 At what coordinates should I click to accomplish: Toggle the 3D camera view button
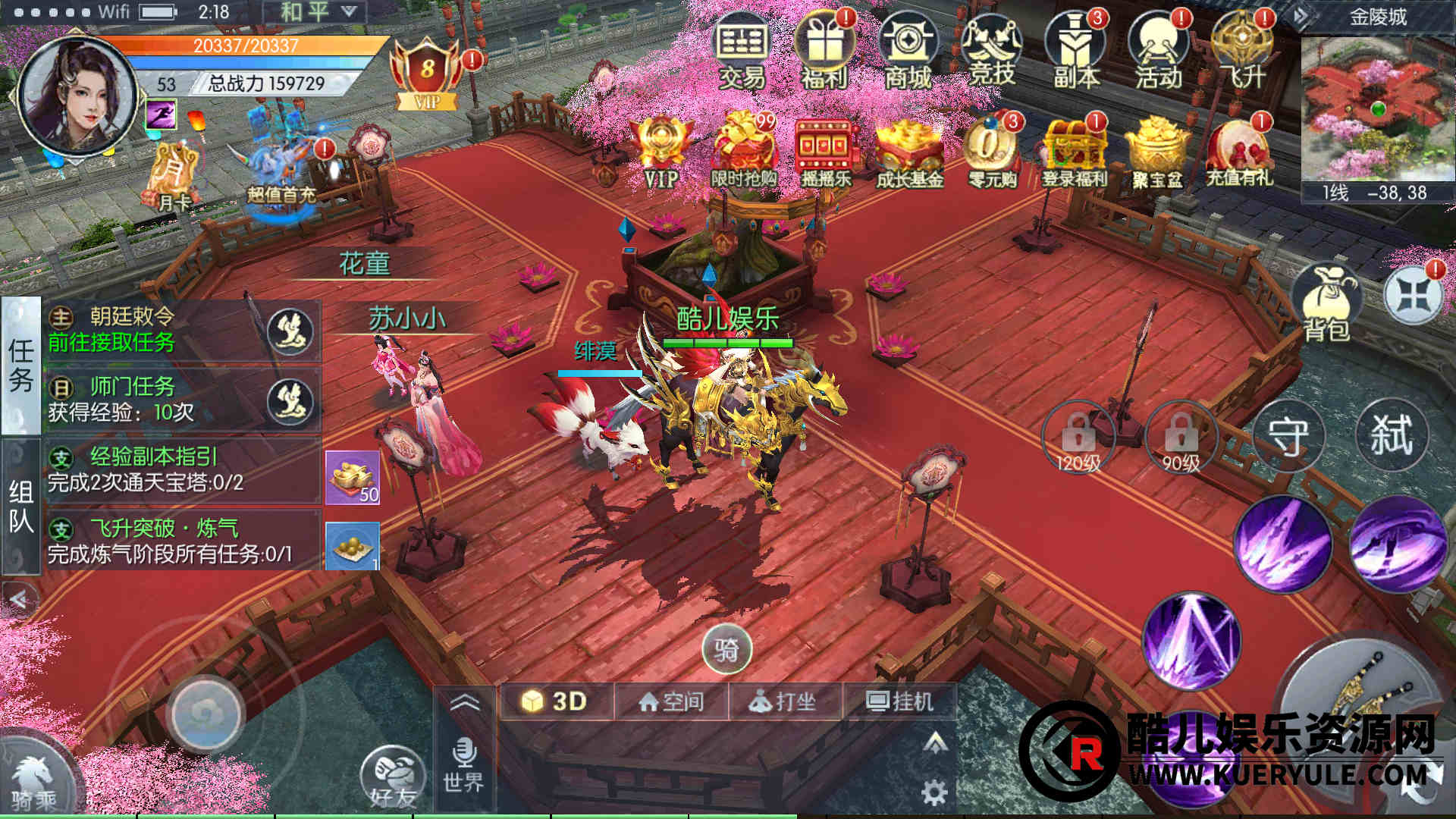point(556,701)
